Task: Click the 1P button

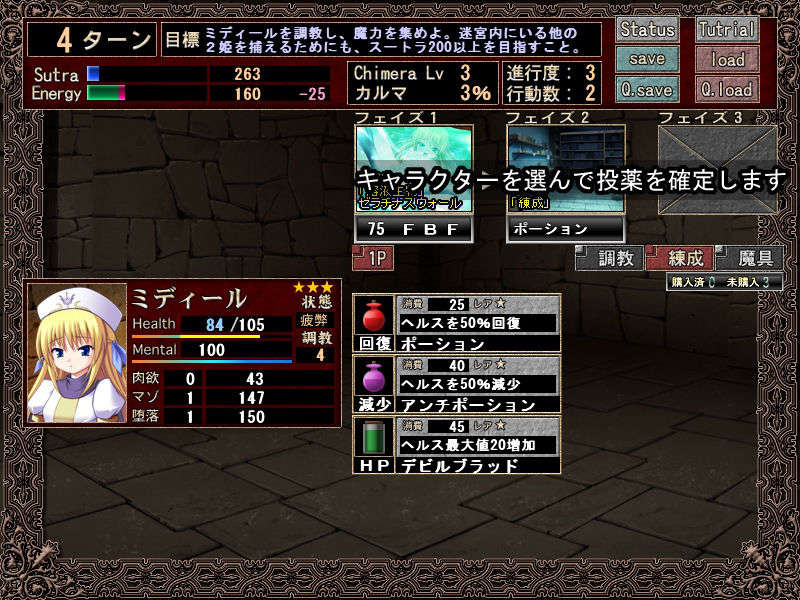Action: pyautogui.click(x=373, y=258)
